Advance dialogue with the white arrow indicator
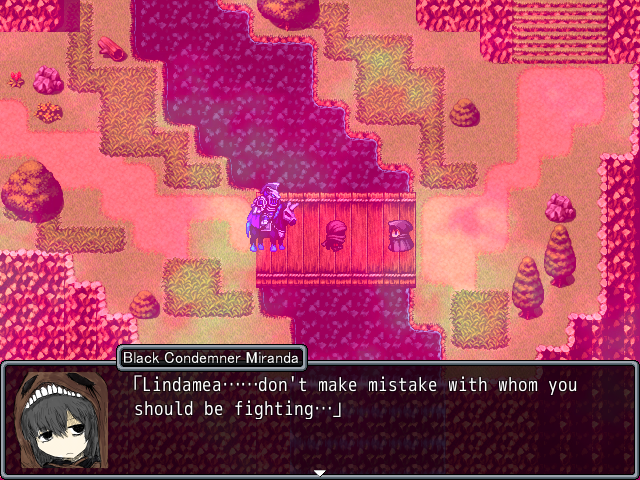The image size is (640, 480). point(320,472)
